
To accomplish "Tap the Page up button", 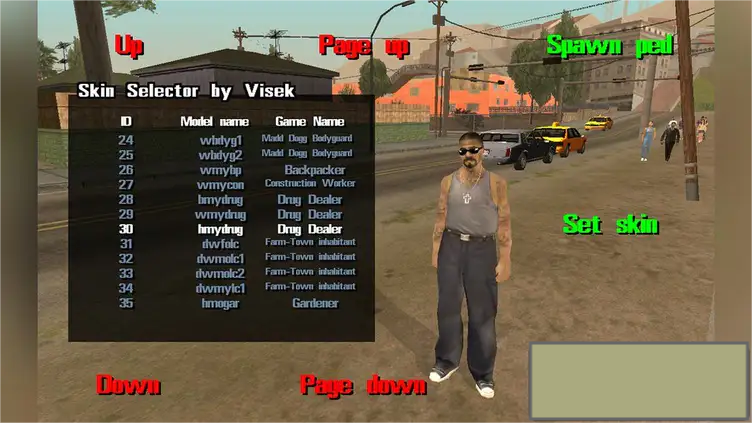I will [364, 46].
